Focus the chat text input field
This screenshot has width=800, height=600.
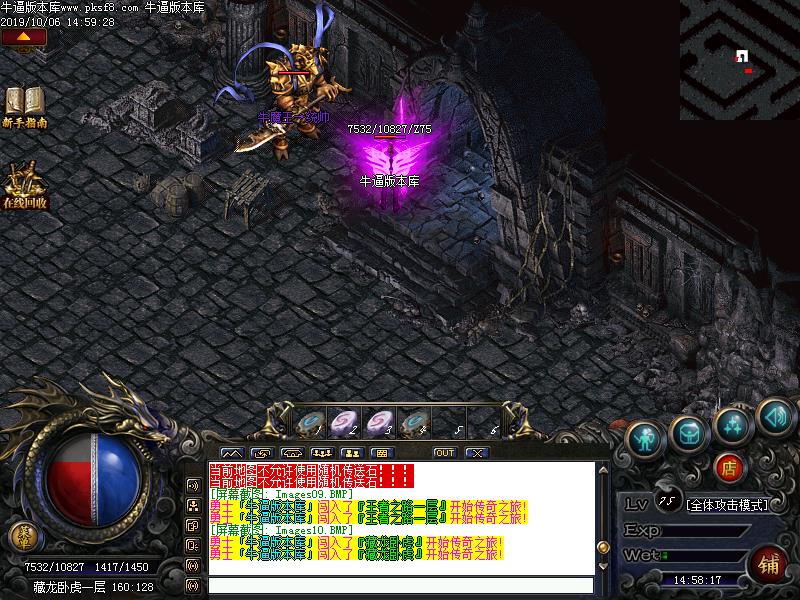(400, 585)
